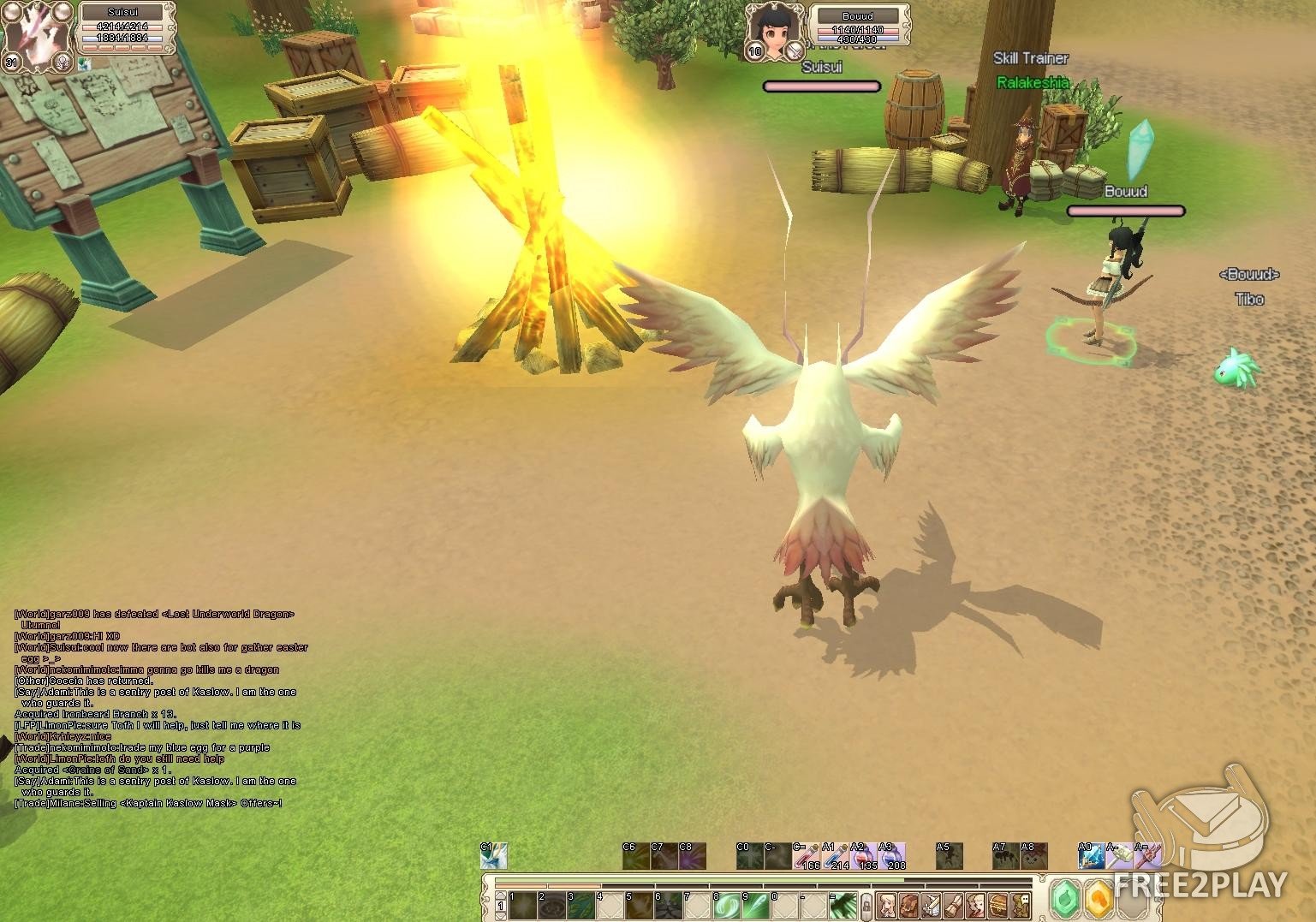This screenshot has height=922, width=1316.
Task: Drink the round blue flask numbered 208
Action: (893, 856)
